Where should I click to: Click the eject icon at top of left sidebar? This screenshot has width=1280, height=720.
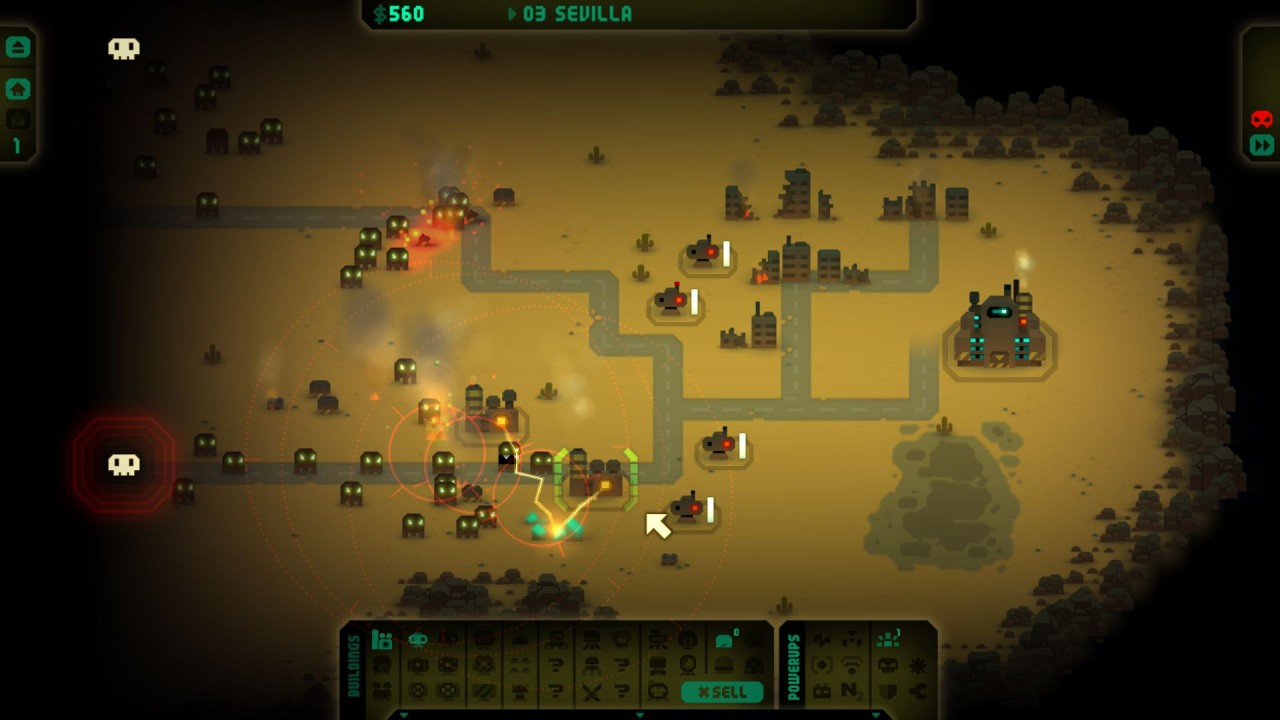[x=18, y=47]
